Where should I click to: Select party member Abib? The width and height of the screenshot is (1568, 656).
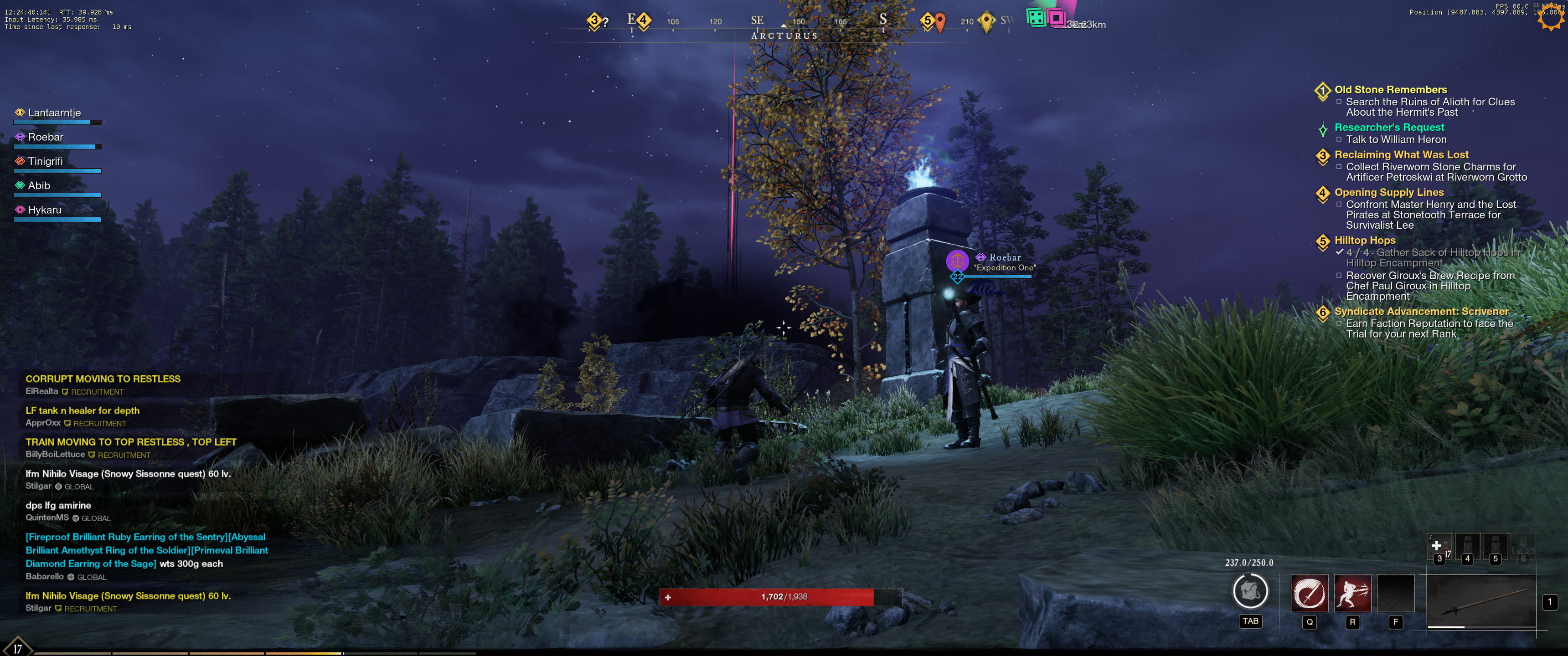[x=39, y=185]
